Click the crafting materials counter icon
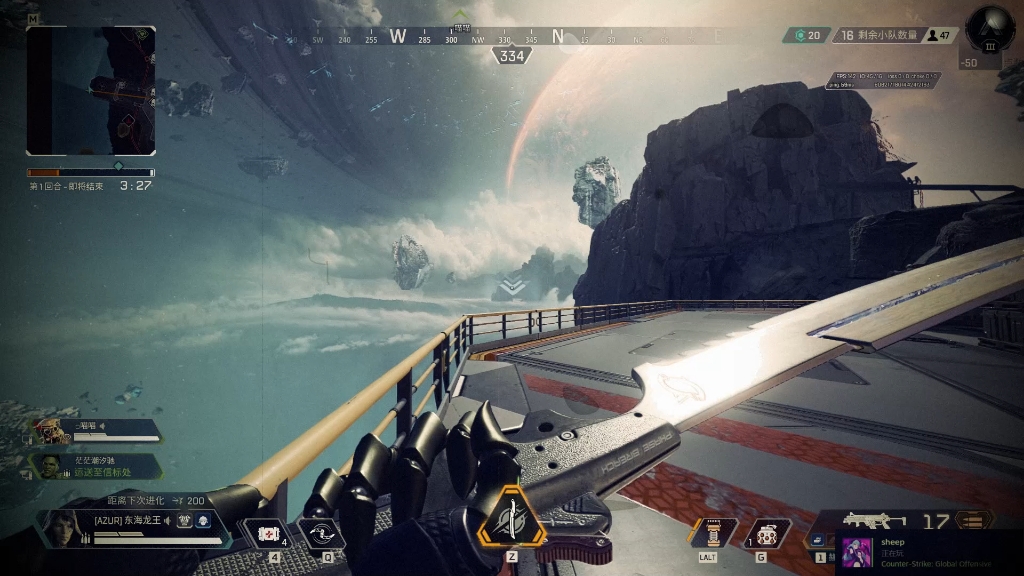The width and height of the screenshot is (1024, 576). 800,35
